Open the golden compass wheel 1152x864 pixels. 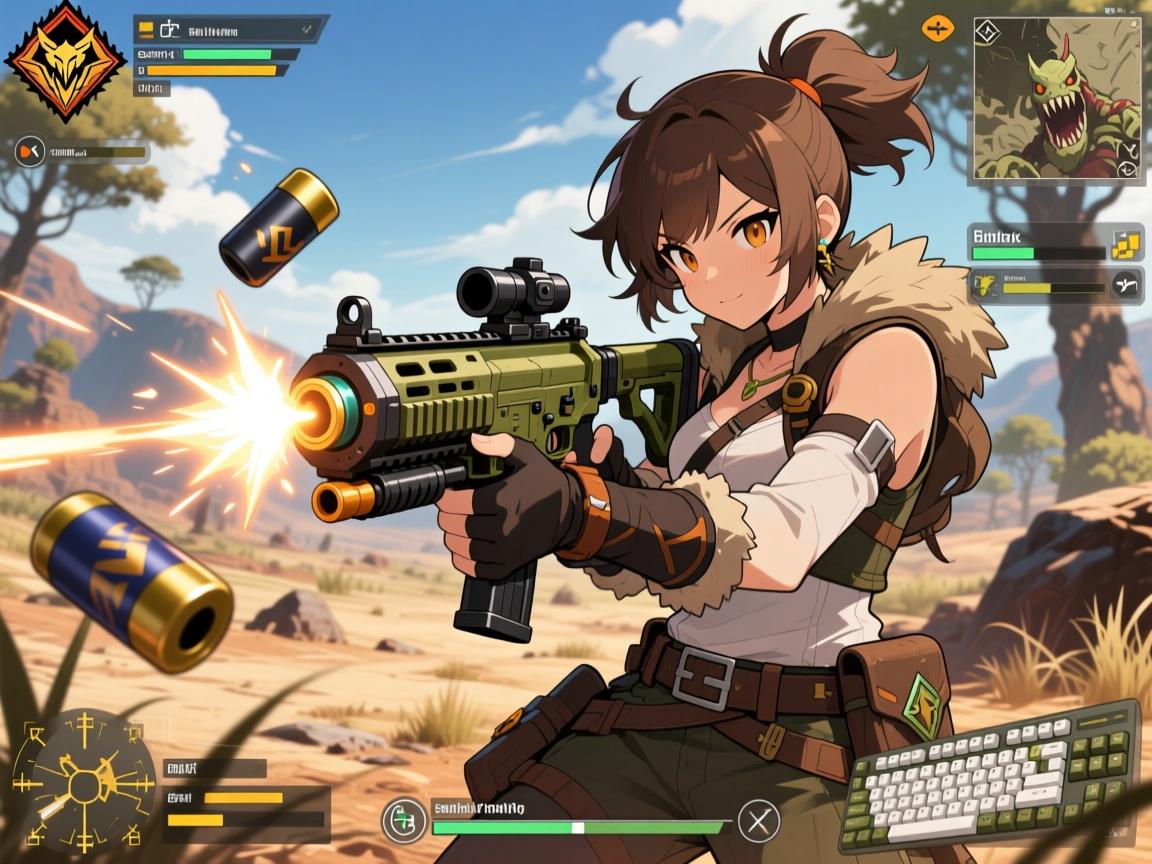click(x=83, y=779)
